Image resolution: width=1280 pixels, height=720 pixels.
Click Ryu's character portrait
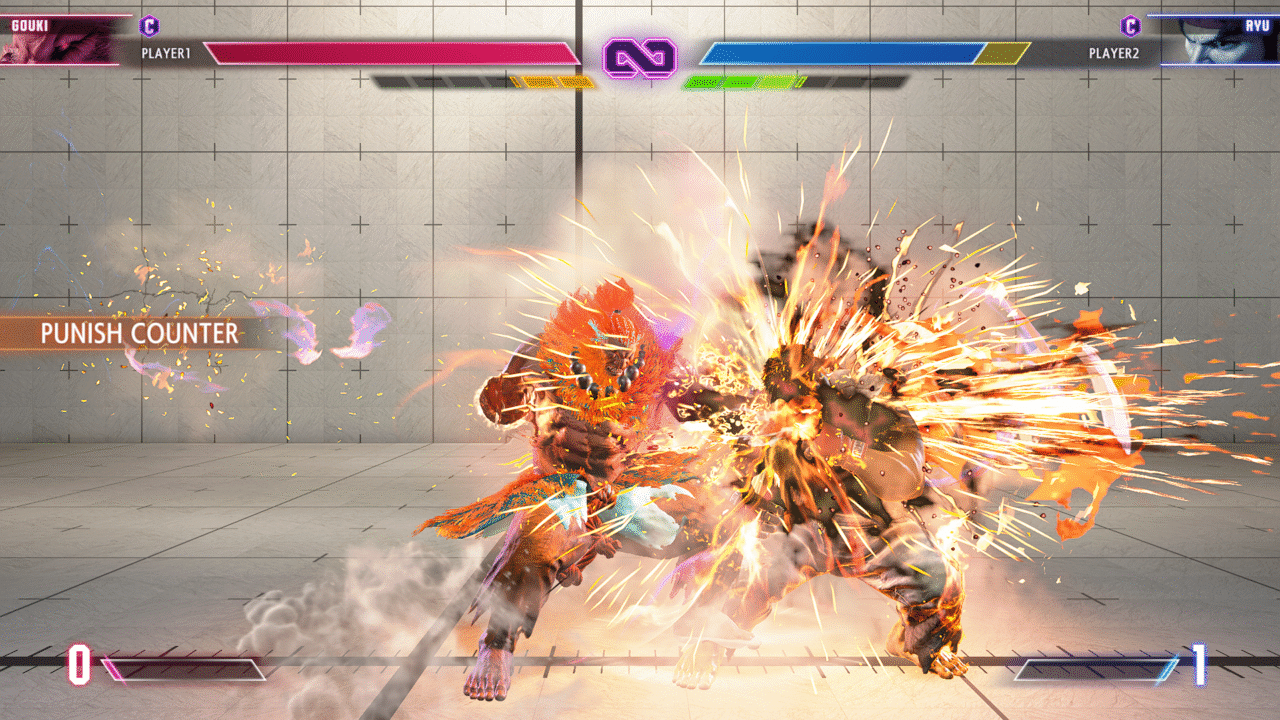[1218, 42]
